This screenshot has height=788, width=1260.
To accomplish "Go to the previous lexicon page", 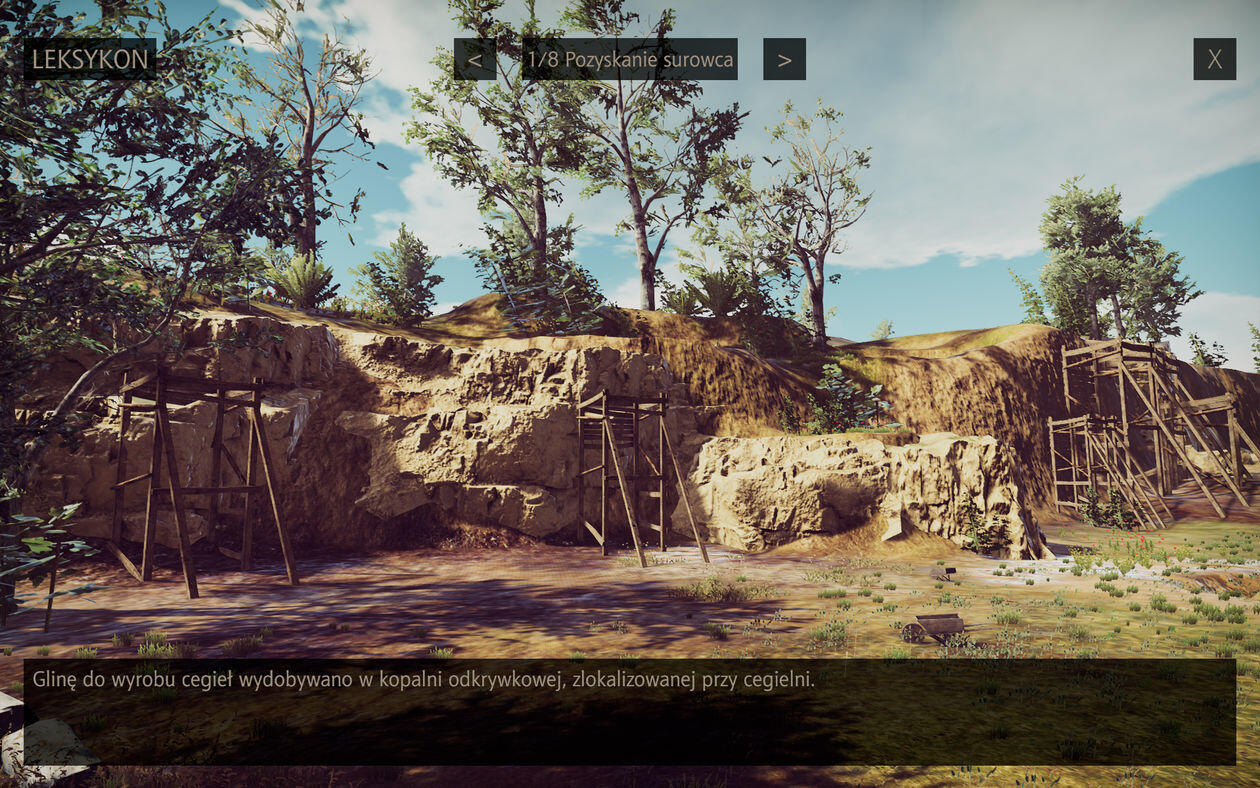I will click(x=475, y=60).
